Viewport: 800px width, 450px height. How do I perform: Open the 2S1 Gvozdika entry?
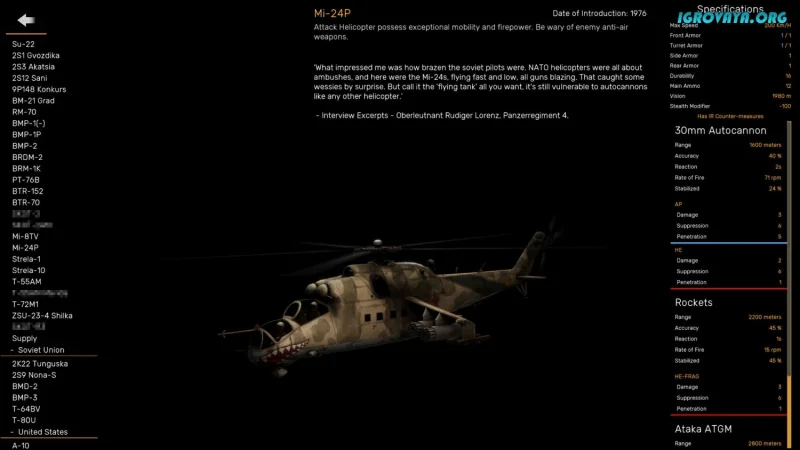coord(36,55)
